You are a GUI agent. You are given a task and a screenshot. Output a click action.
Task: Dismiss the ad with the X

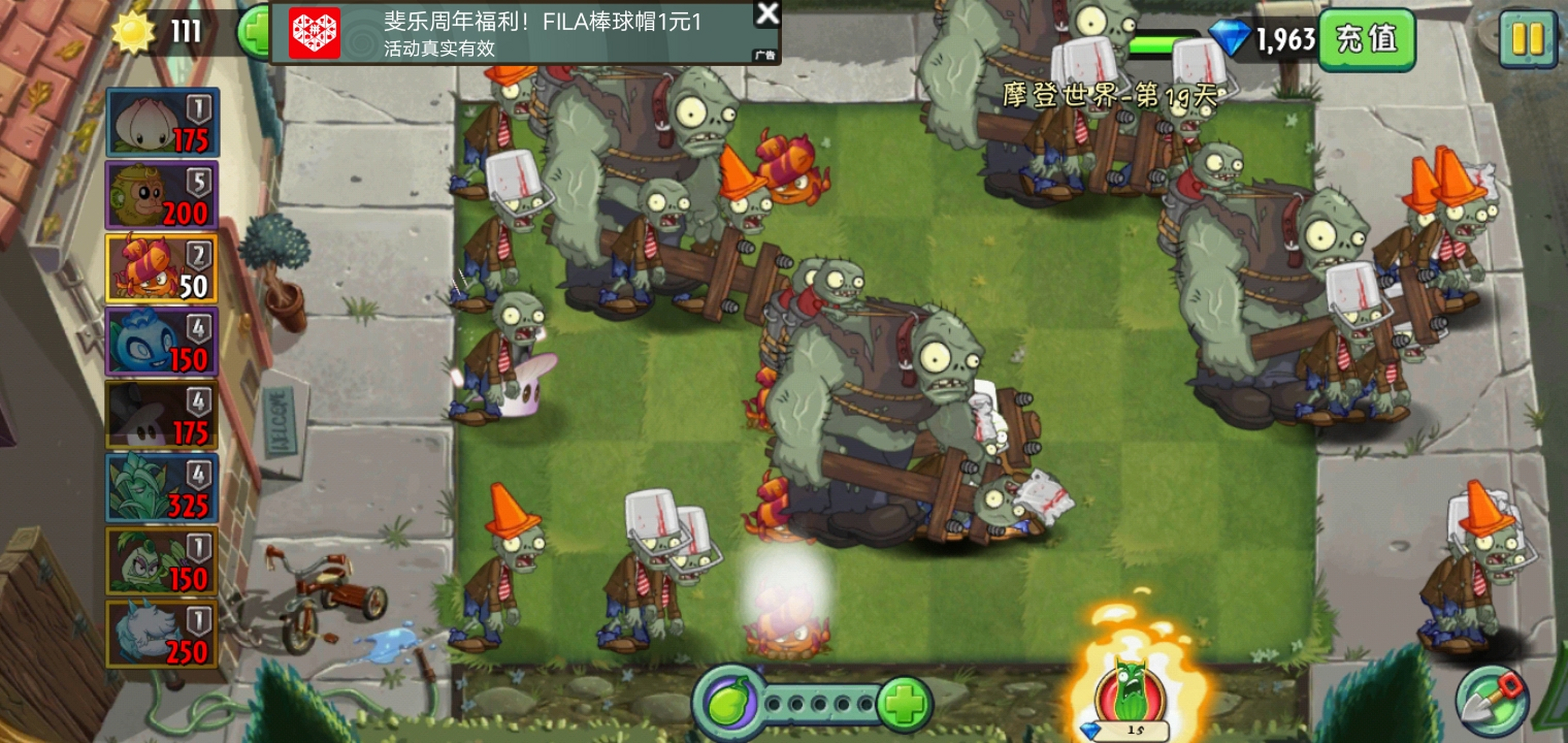[768, 15]
